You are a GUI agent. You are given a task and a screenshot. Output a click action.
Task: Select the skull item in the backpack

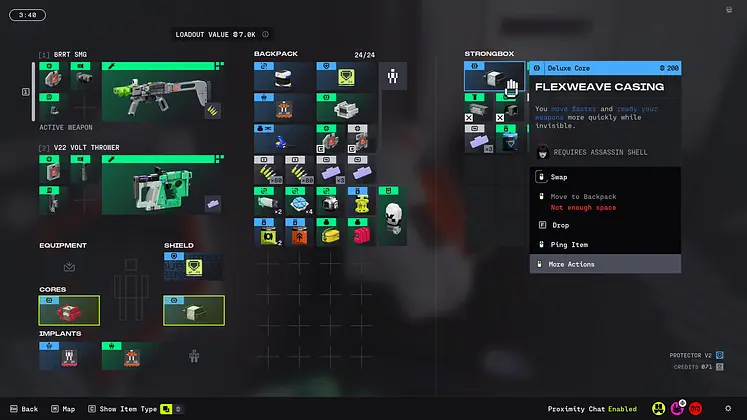point(393,216)
